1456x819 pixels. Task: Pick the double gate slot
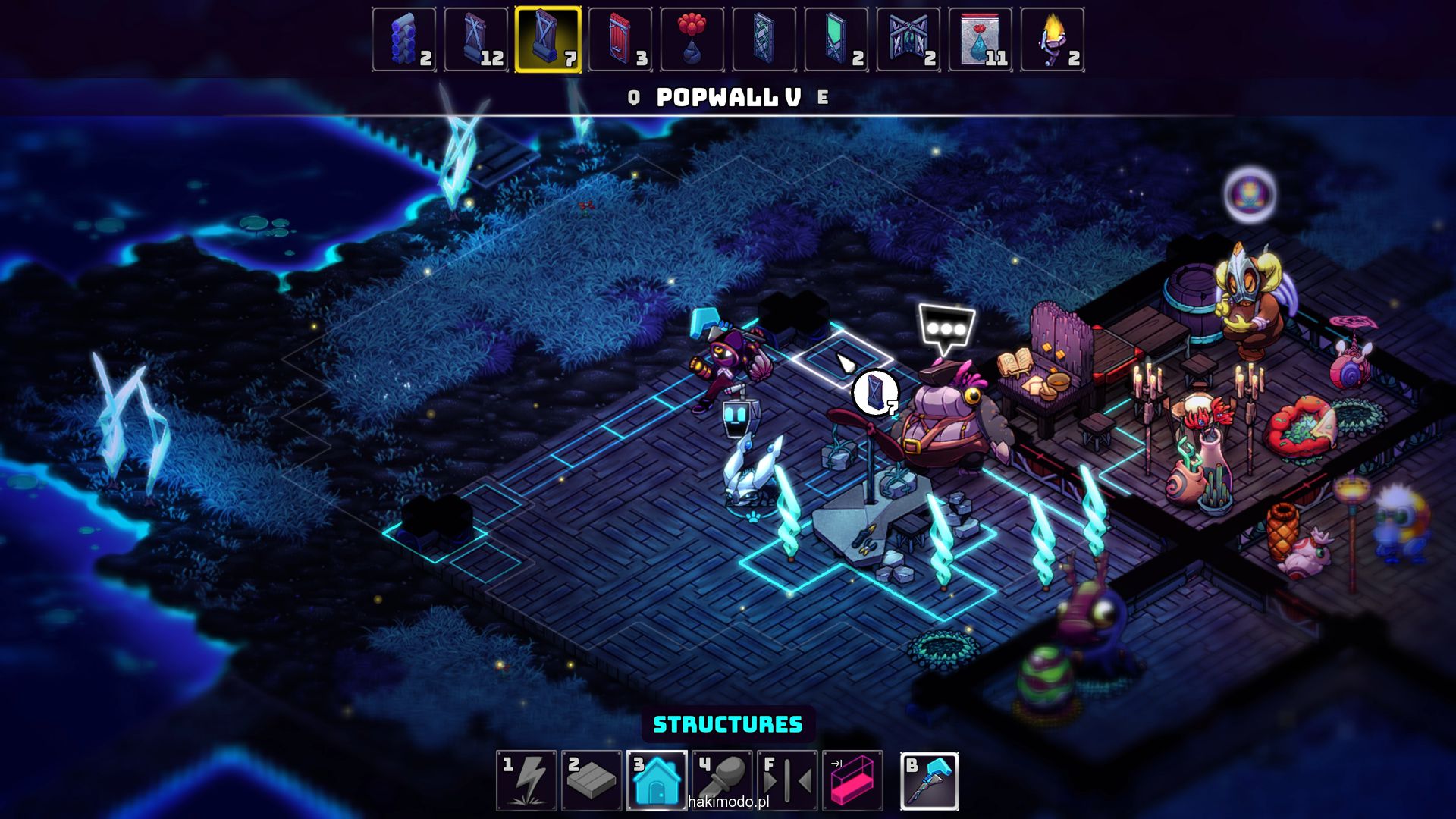coord(908,39)
